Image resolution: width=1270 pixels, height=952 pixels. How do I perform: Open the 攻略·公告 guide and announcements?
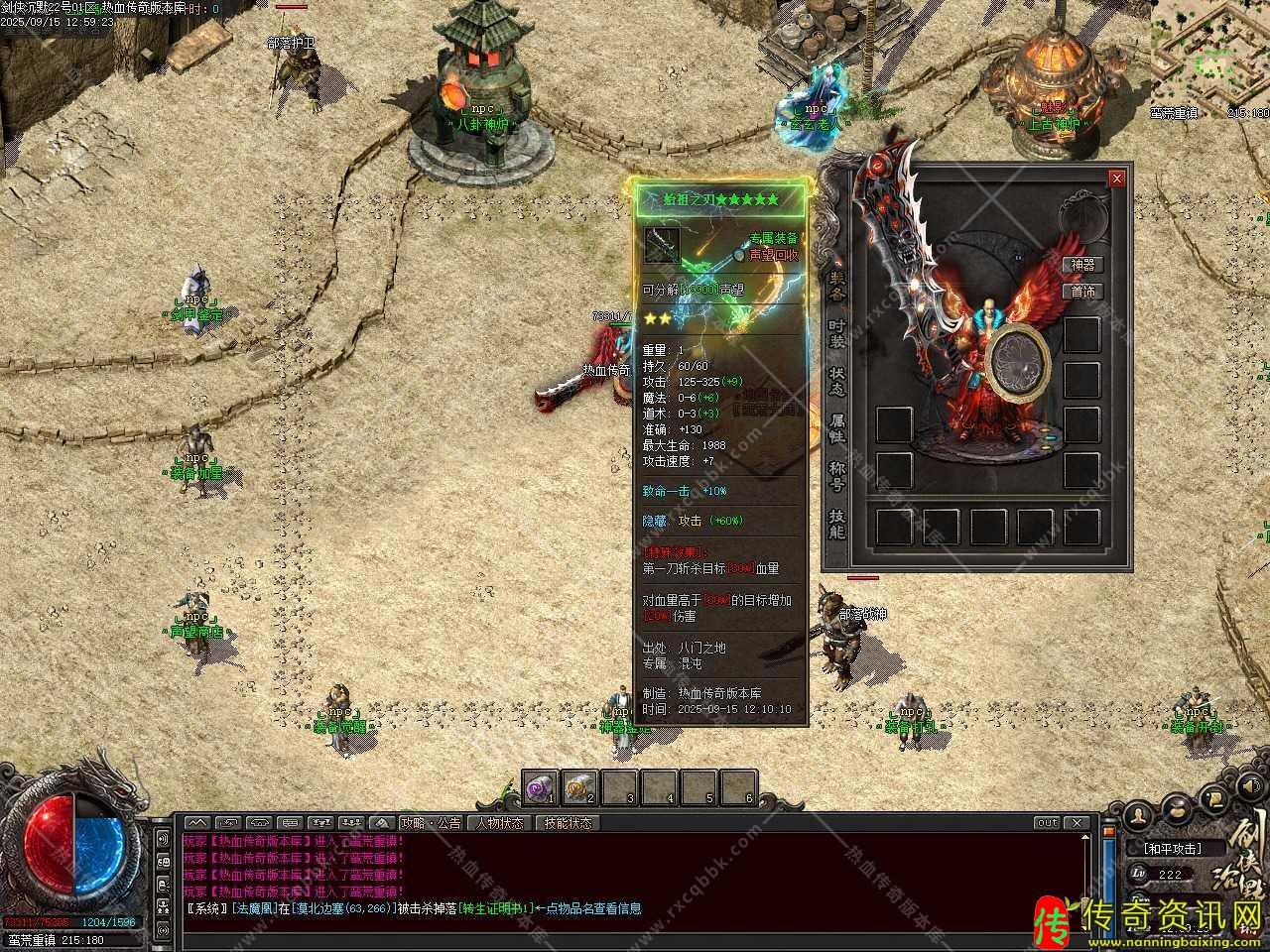click(x=432, y=823)
